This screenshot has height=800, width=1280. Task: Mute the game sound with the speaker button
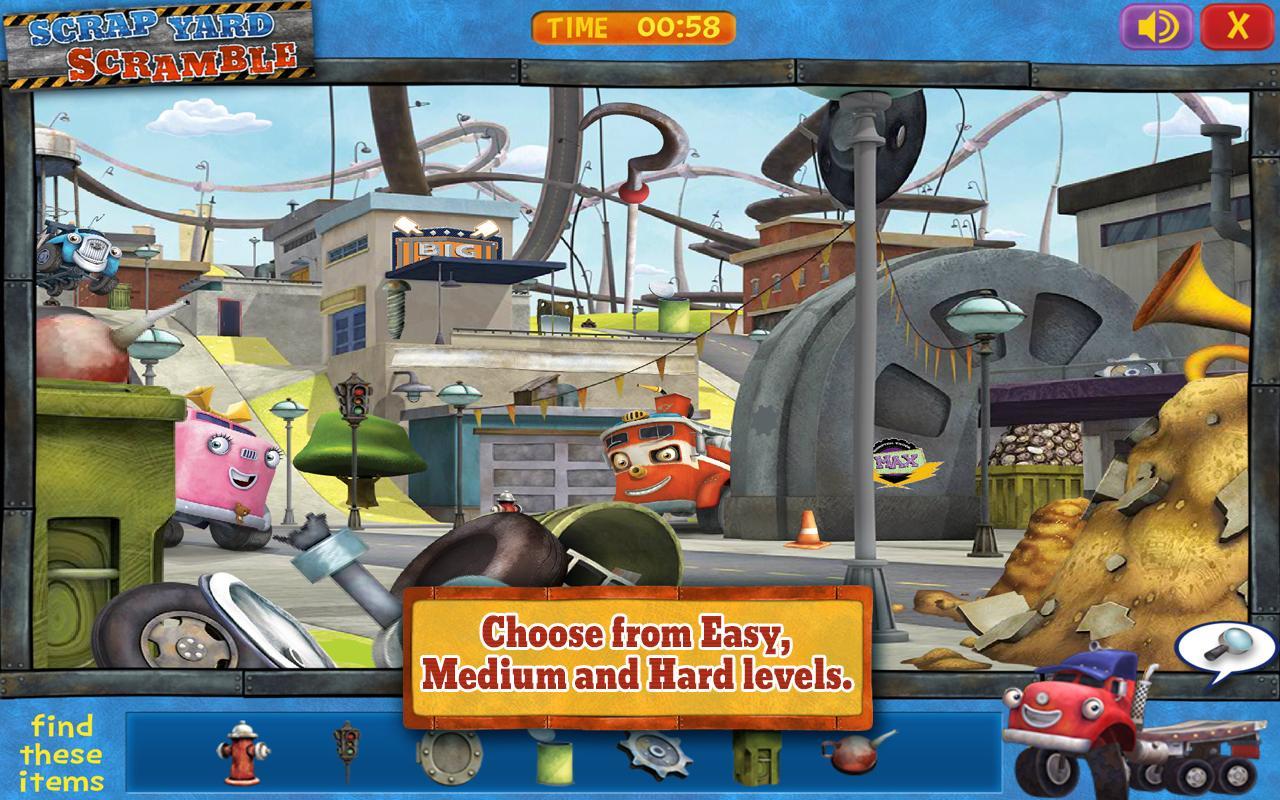tap(1155, 26)
